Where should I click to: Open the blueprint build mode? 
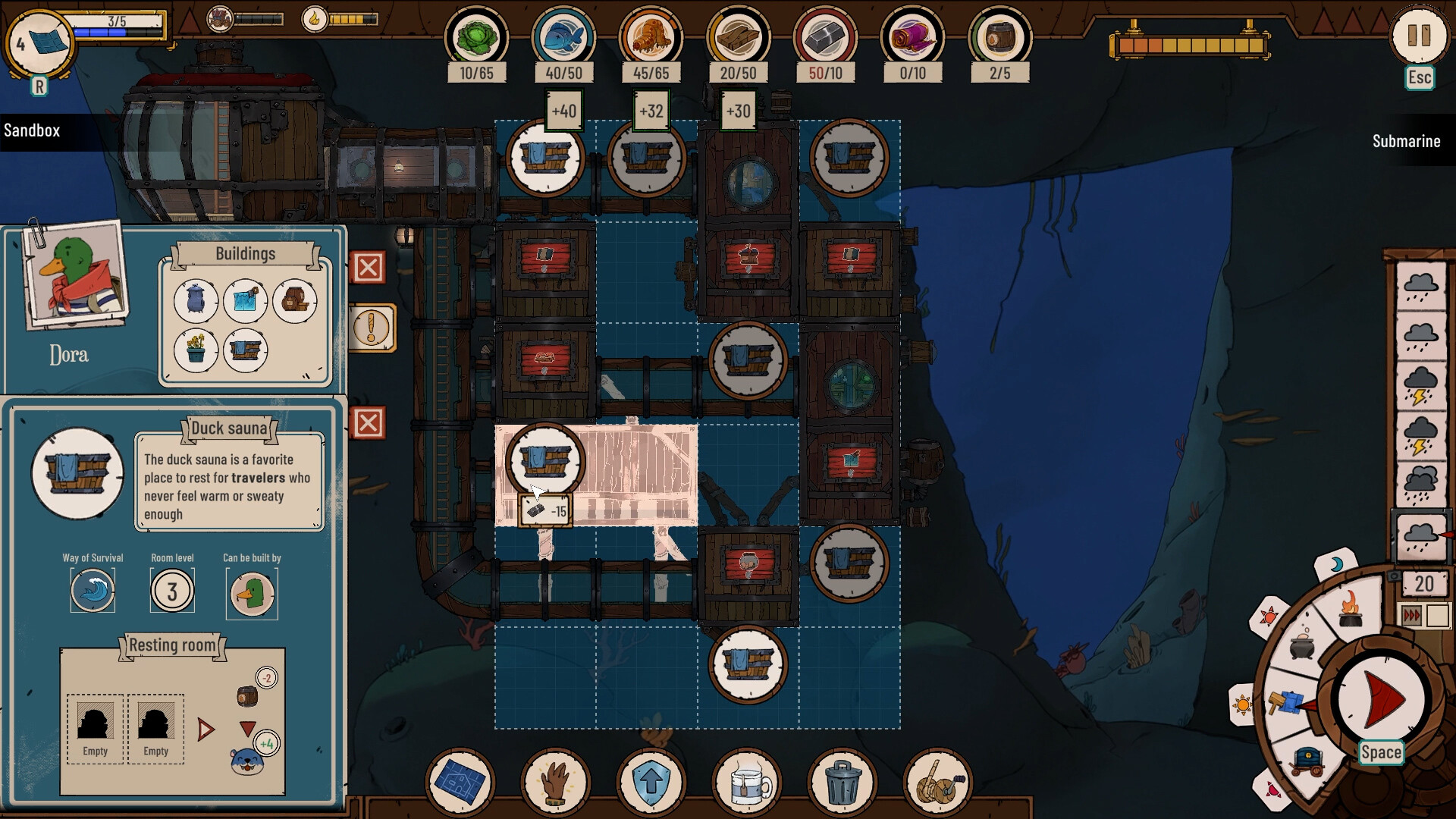click(x=460, y=781)
